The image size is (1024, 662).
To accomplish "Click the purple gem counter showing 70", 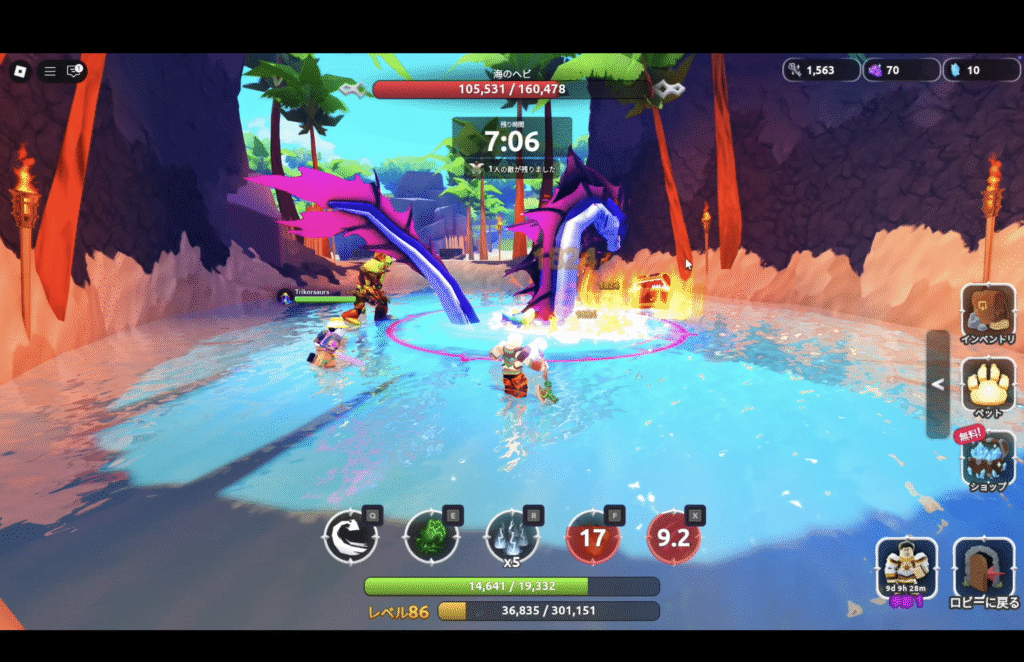I will (x=901, y=70).
